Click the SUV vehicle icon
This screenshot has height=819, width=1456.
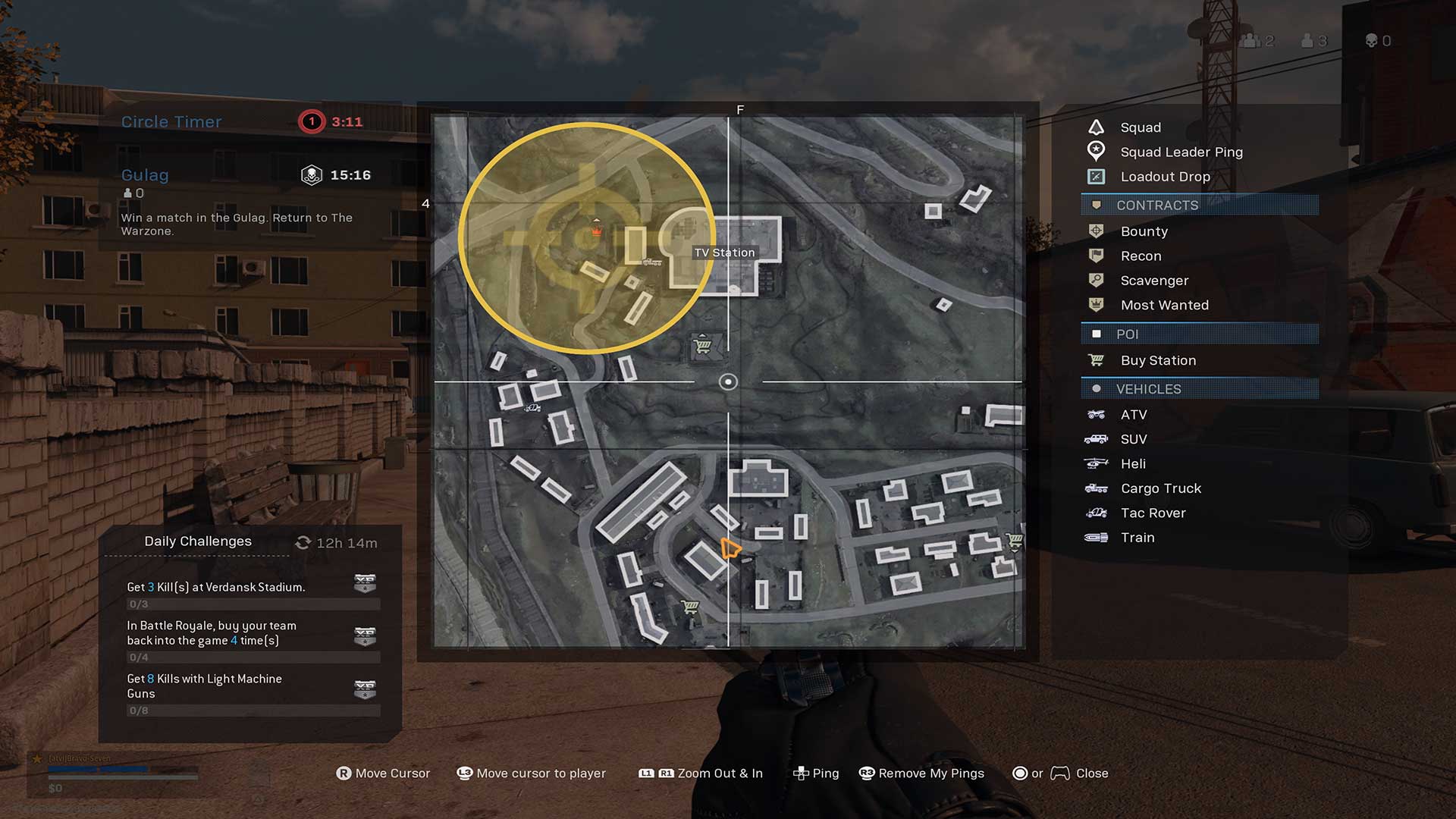[1095, 438]
